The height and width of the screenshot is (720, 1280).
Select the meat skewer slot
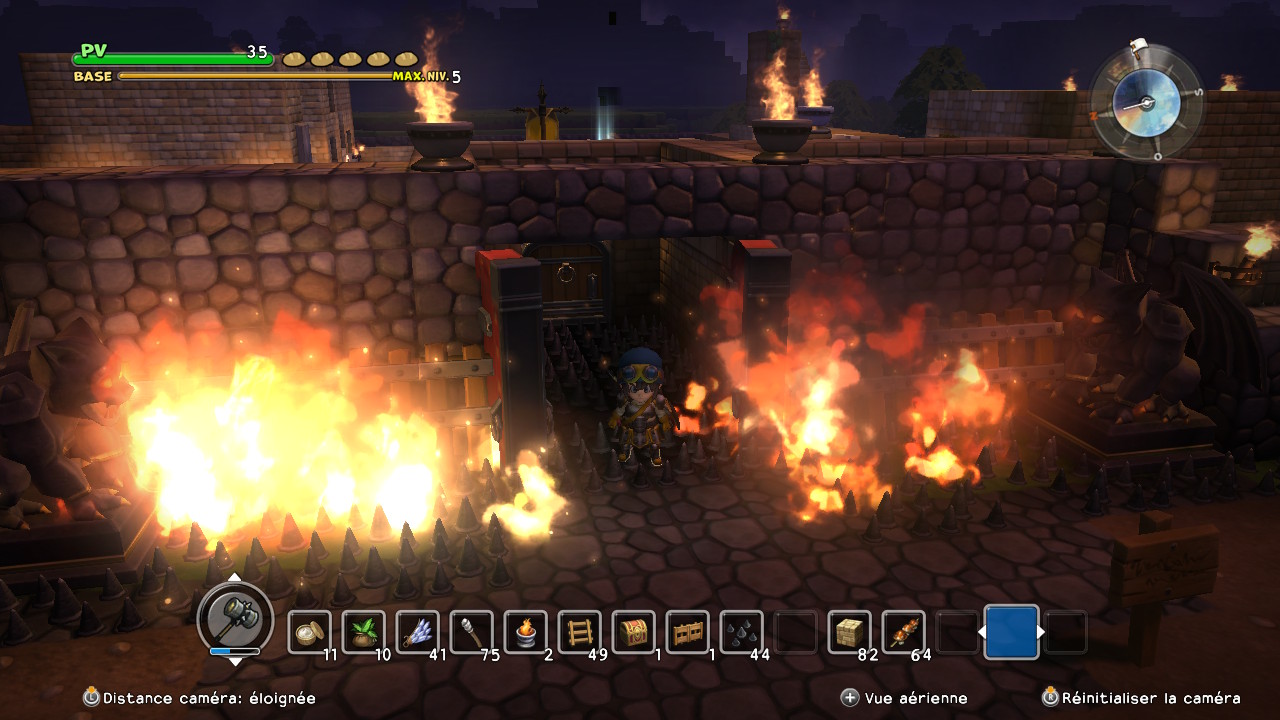click(904, 632)
